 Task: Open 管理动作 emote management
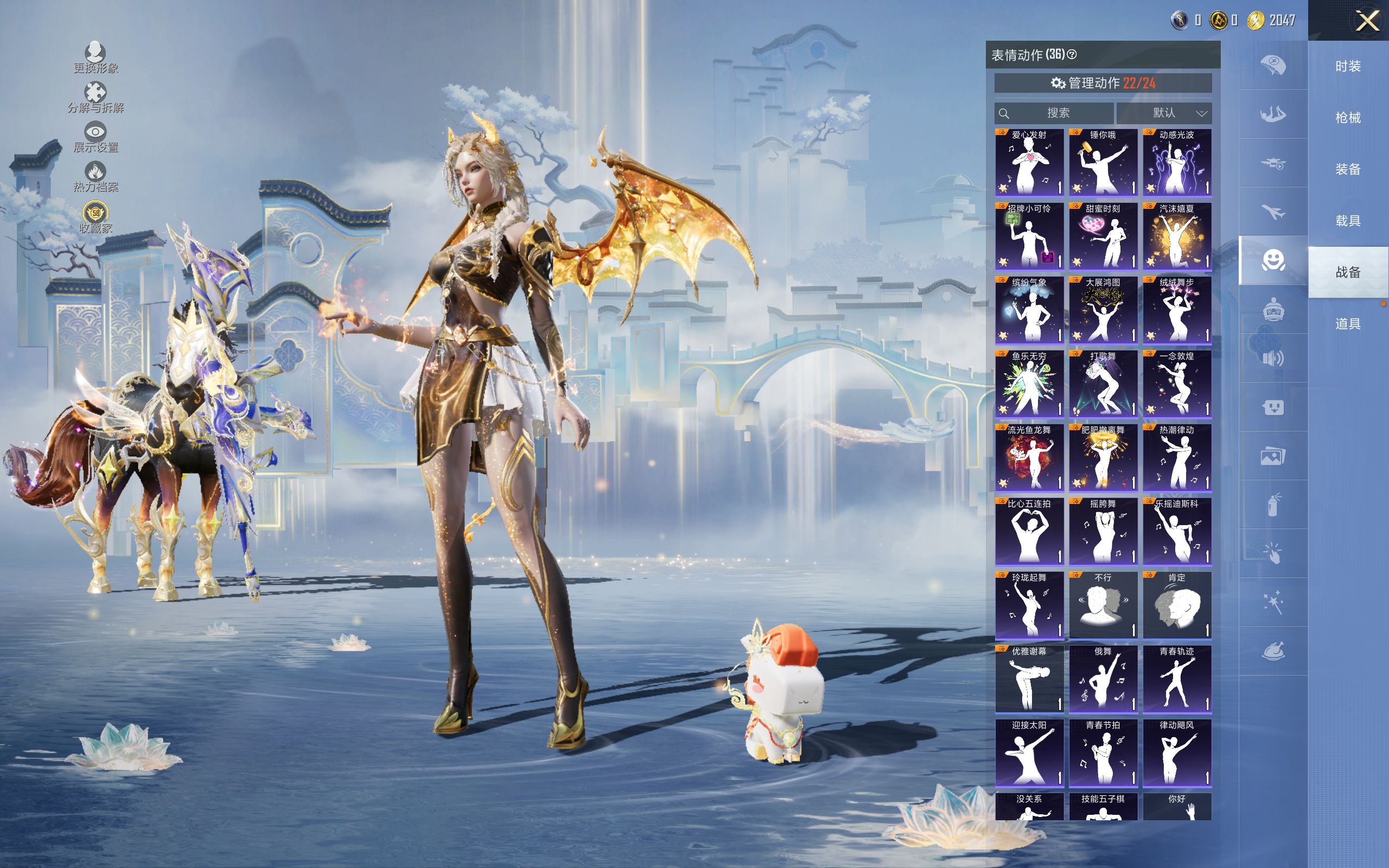coord(1103,83)
